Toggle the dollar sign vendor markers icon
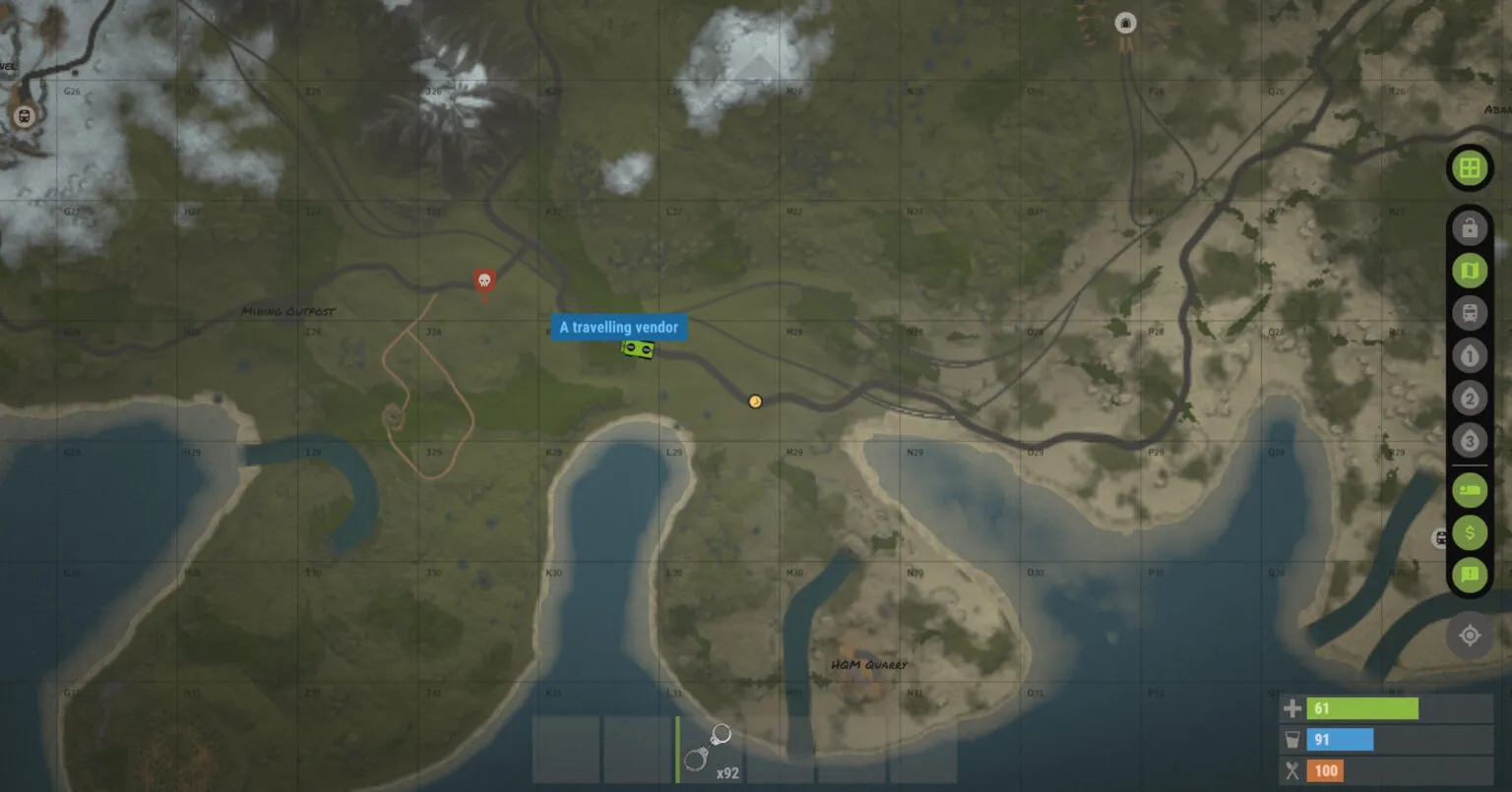This screenshot has width=1512, height=792. (1468, 532)
